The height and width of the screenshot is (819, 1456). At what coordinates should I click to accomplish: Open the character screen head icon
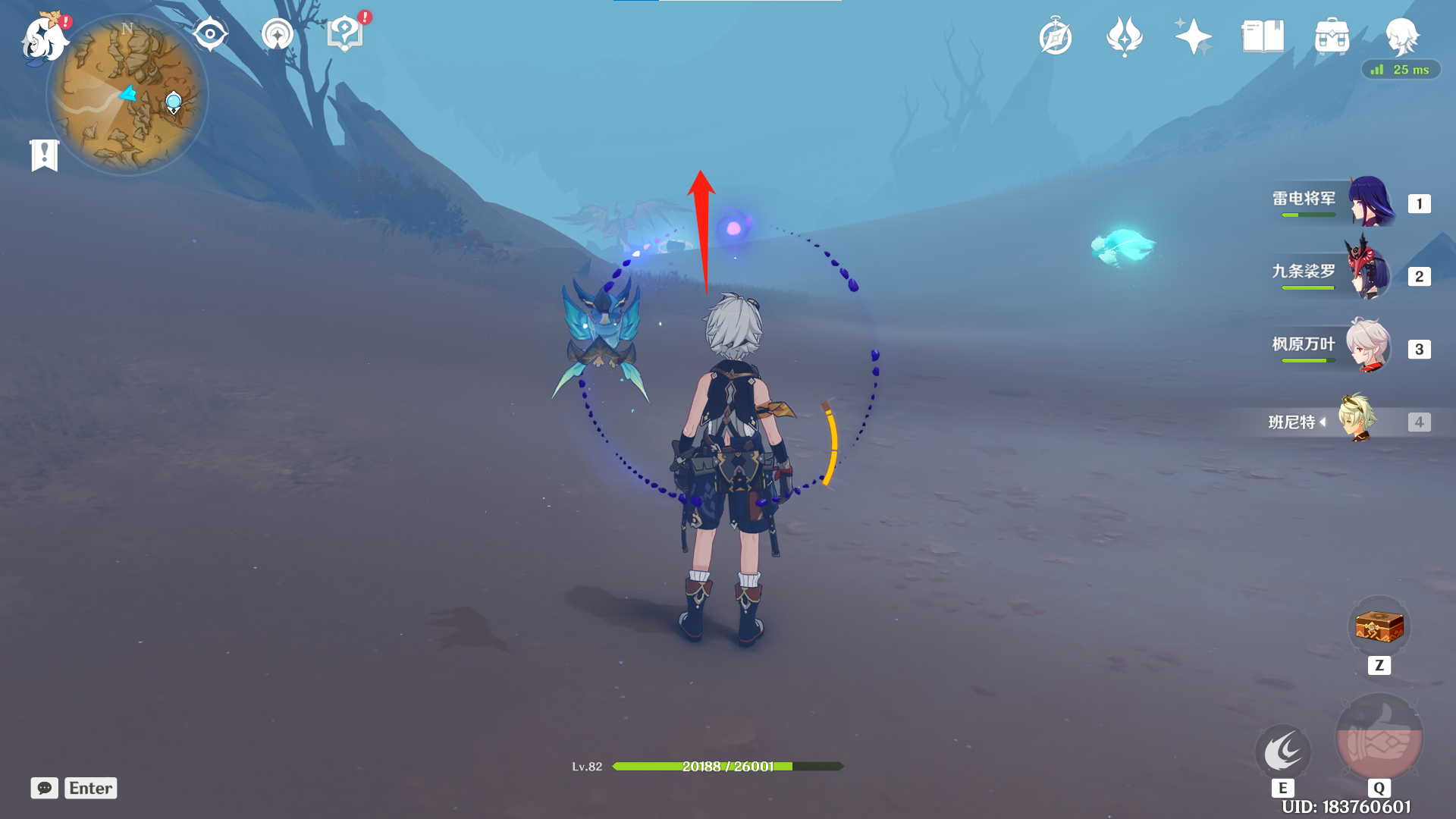point(1401,35)
